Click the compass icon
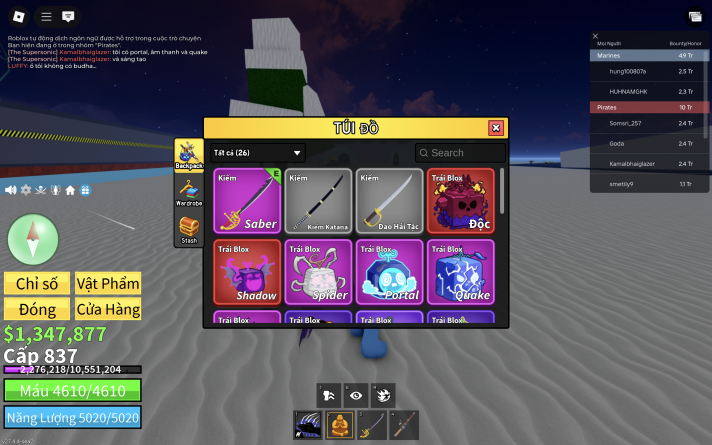Screen dimensions: 712x445 point(26,238)
